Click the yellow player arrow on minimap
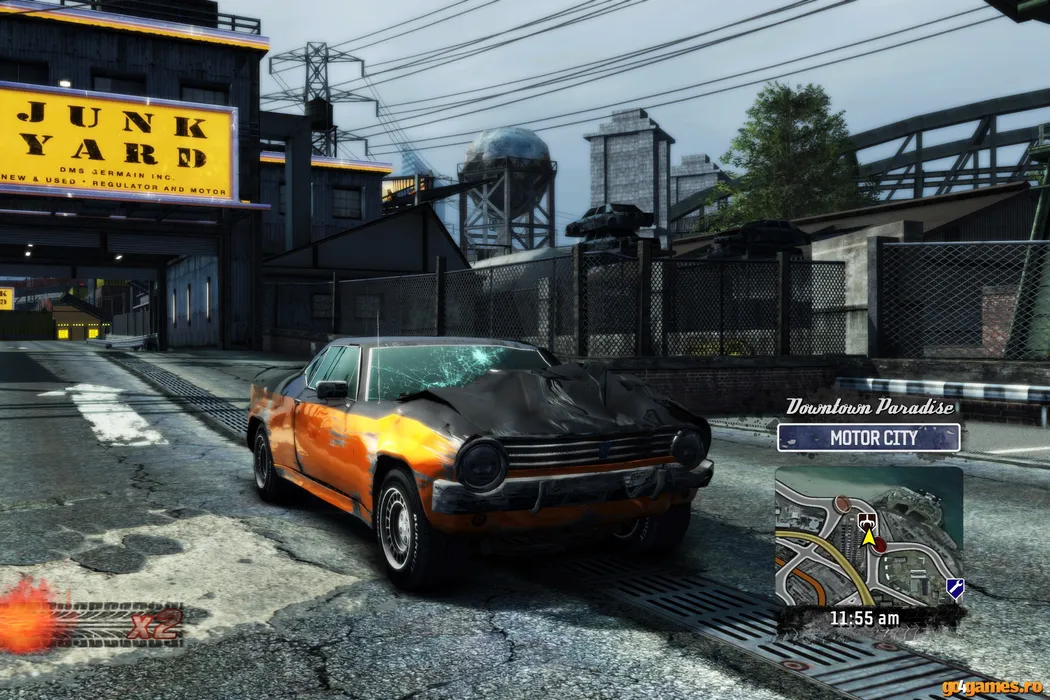 tap(868, 540)
